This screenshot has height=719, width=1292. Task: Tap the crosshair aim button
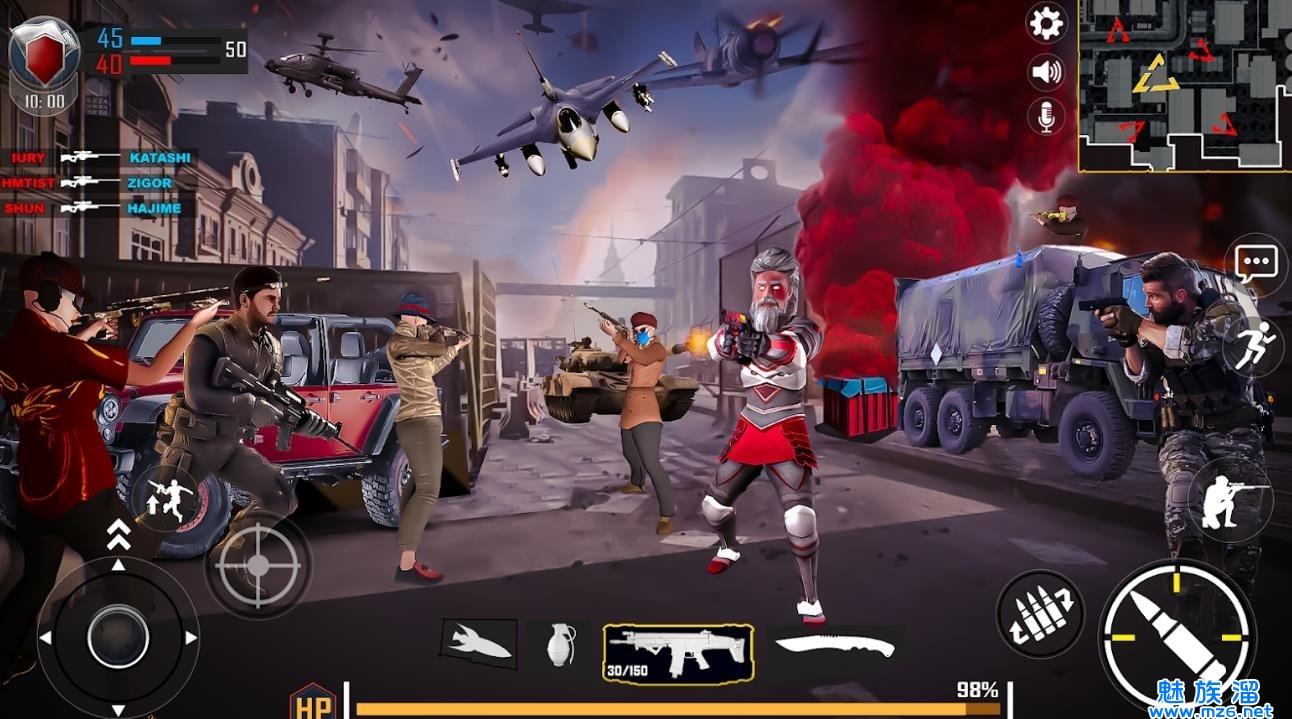click(258, 565)
